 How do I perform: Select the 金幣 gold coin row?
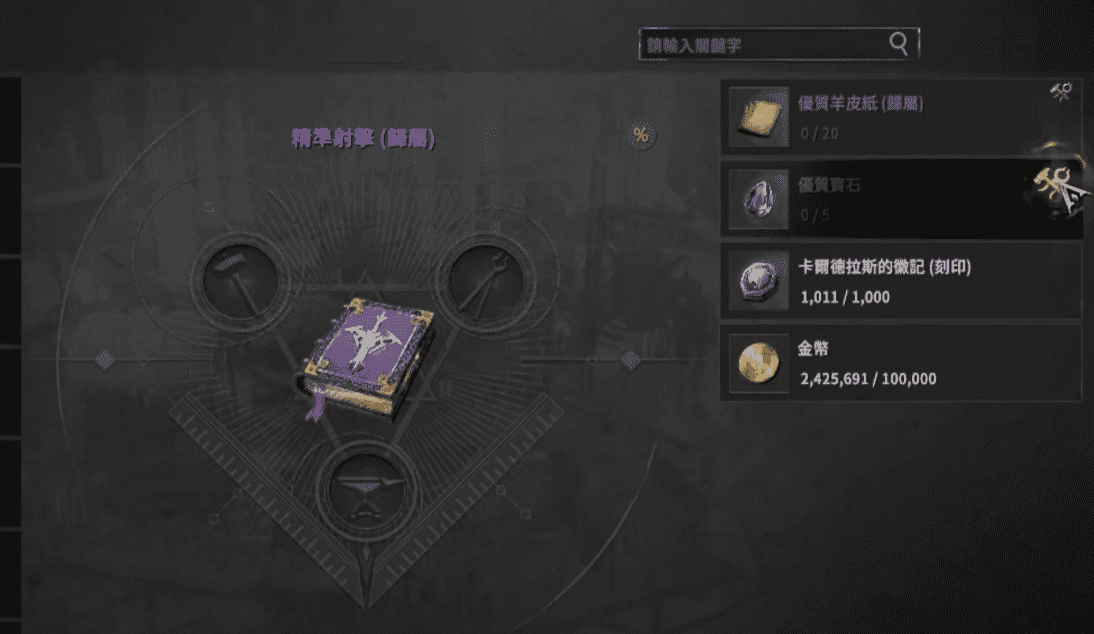pos(900,363)
